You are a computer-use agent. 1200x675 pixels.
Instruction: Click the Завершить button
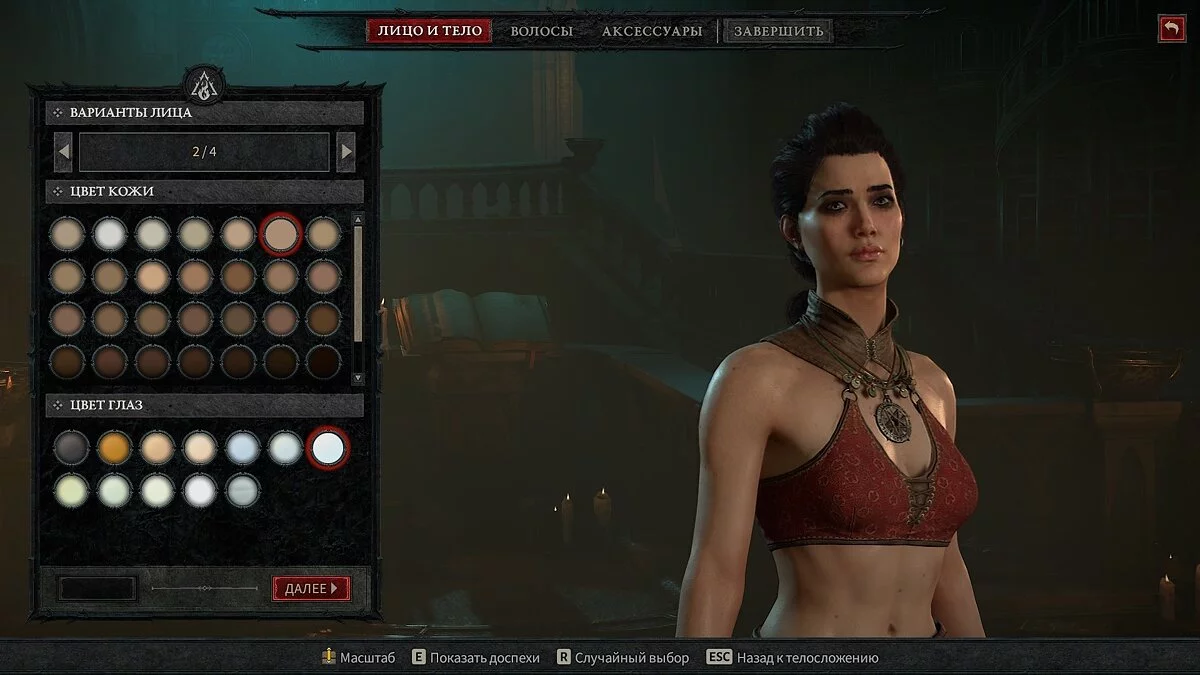coord(778,31)
